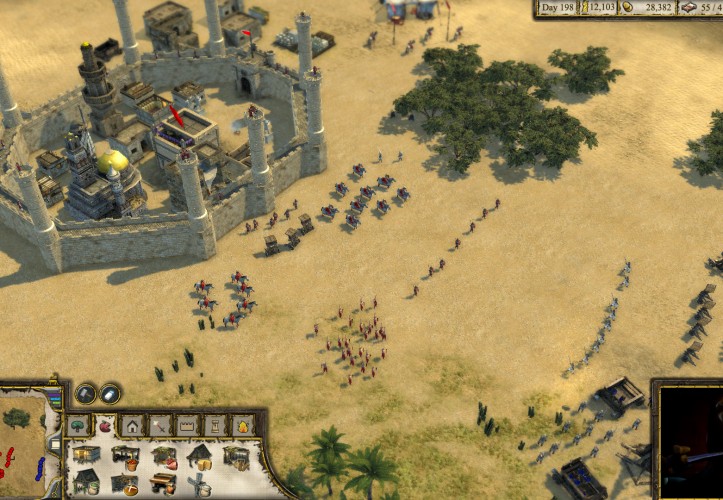Image resolution: width=723 pixels, height=500 pixels.
Task: Click the round hammer button
Action: (x=86, y=394)
